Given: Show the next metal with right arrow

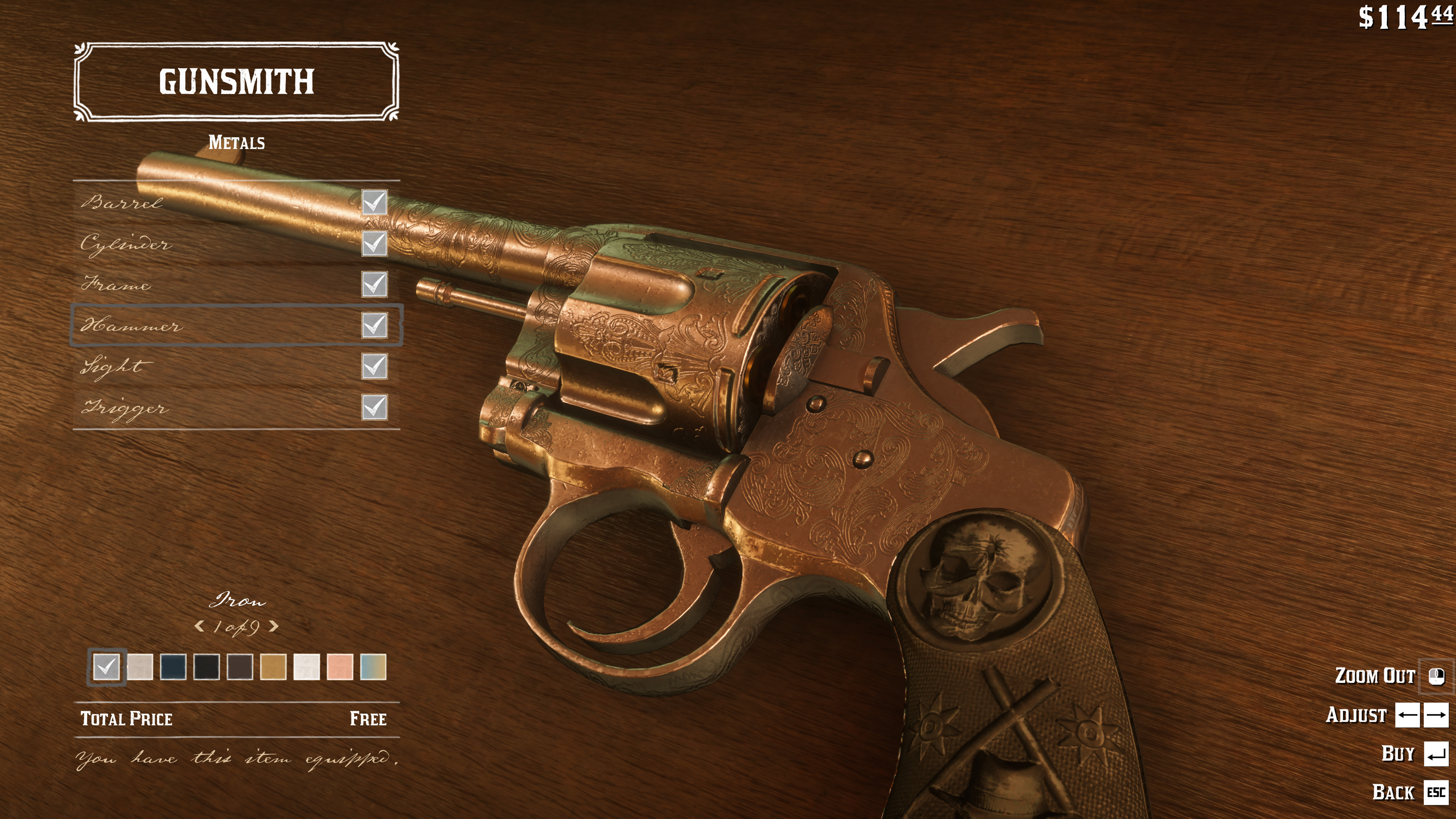Looking at the screenshot, I should click(x=274, y=626).
